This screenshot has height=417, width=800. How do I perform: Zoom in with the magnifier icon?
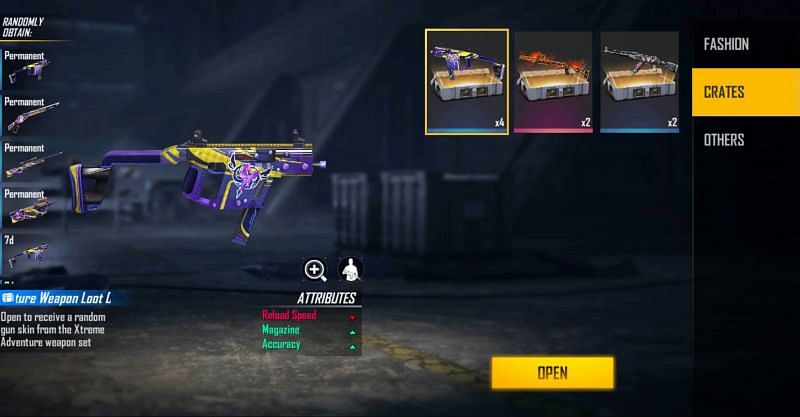point(316,269)
